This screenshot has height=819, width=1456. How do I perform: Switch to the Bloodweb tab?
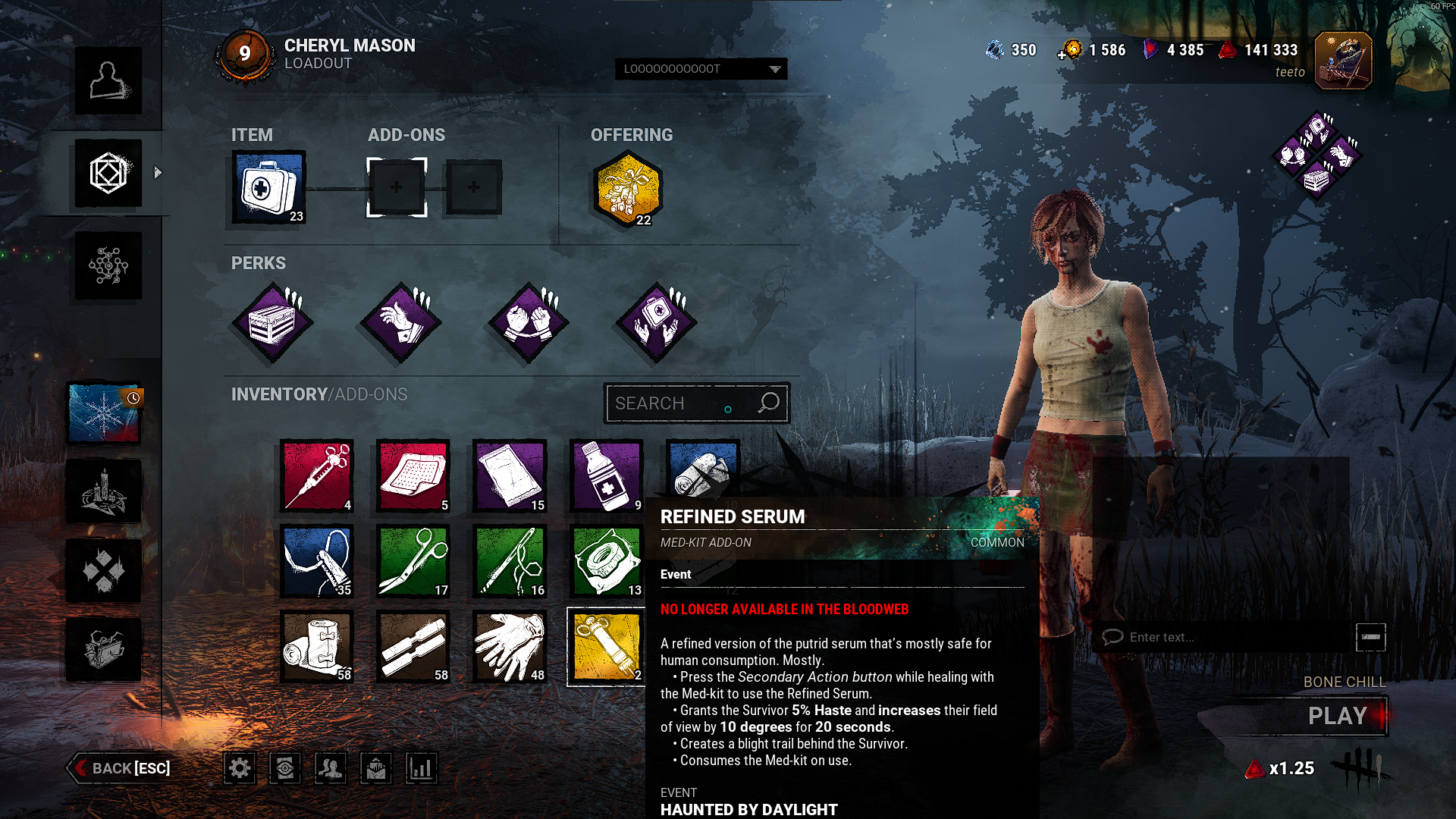(x=108, y=265)
